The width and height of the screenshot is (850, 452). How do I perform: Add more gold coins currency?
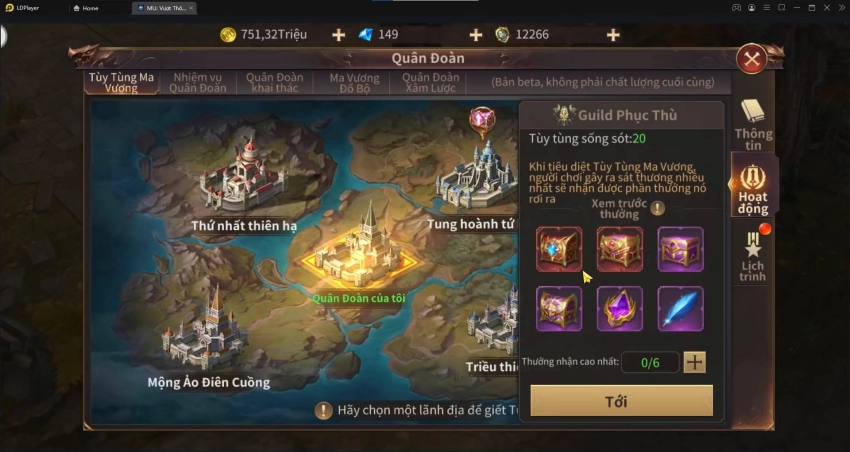coord(338,35)
